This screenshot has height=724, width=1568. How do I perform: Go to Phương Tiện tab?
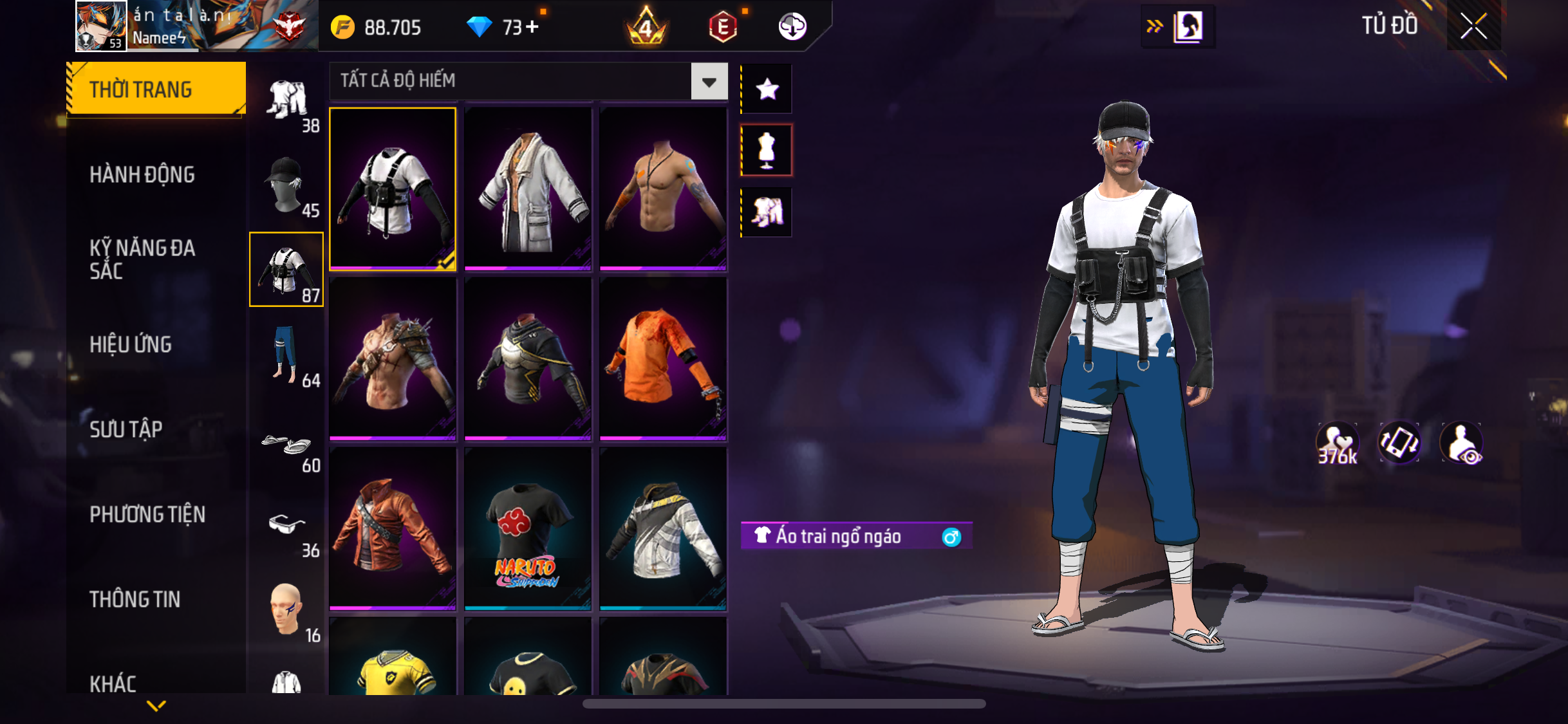coord(147,514)
